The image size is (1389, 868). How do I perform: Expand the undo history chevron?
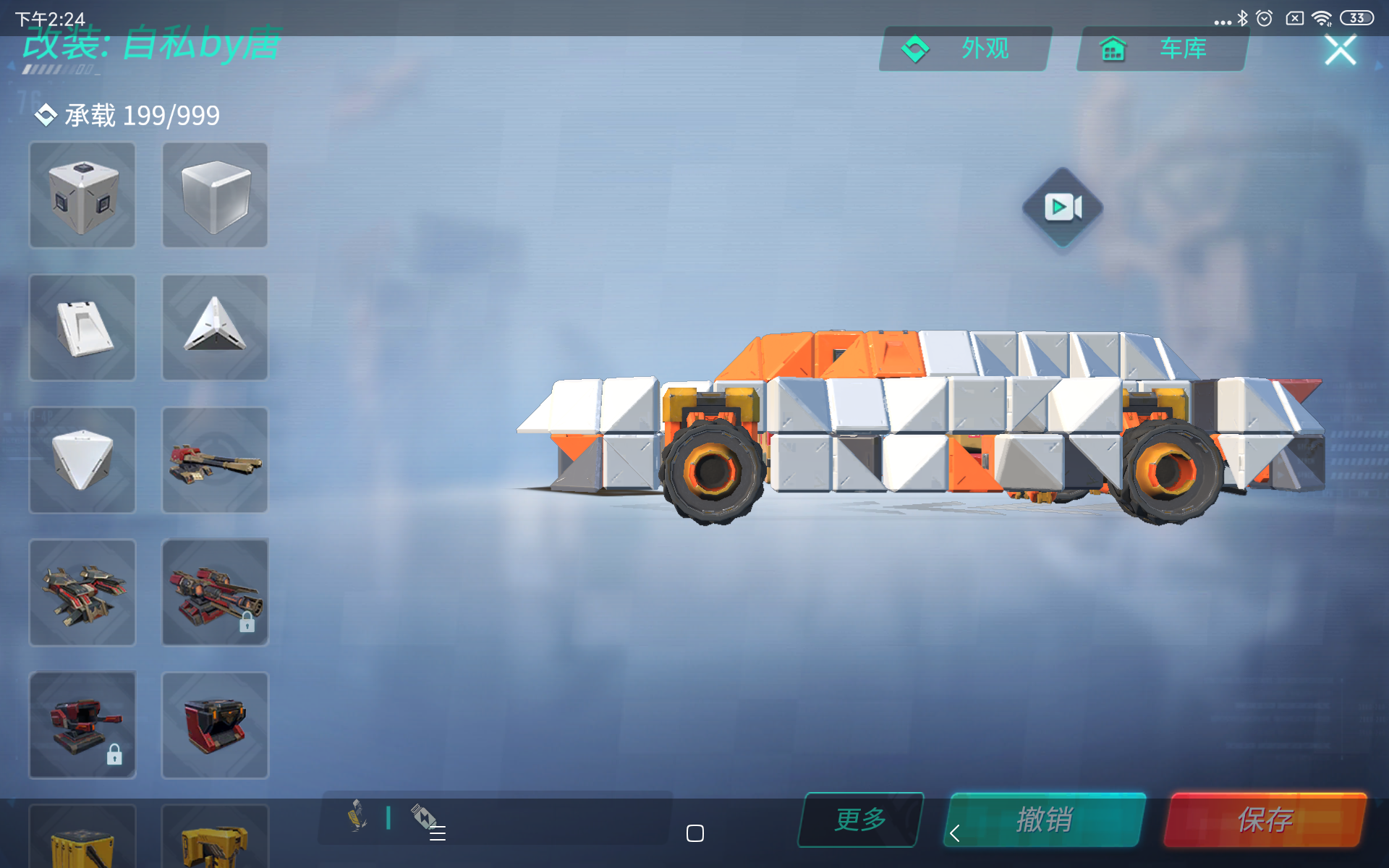(954, 833)
